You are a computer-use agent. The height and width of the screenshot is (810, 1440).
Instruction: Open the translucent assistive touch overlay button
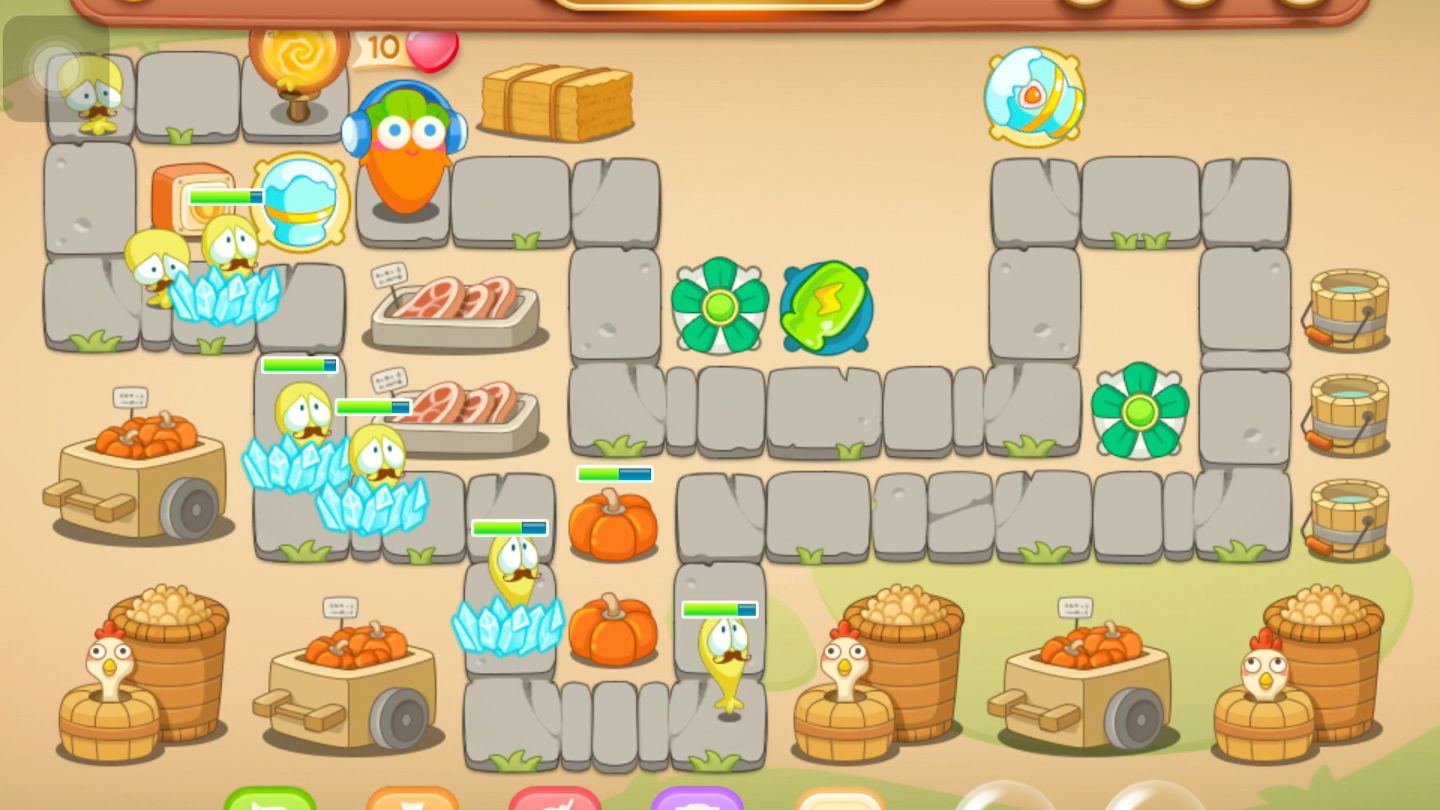tap(56, 68)
